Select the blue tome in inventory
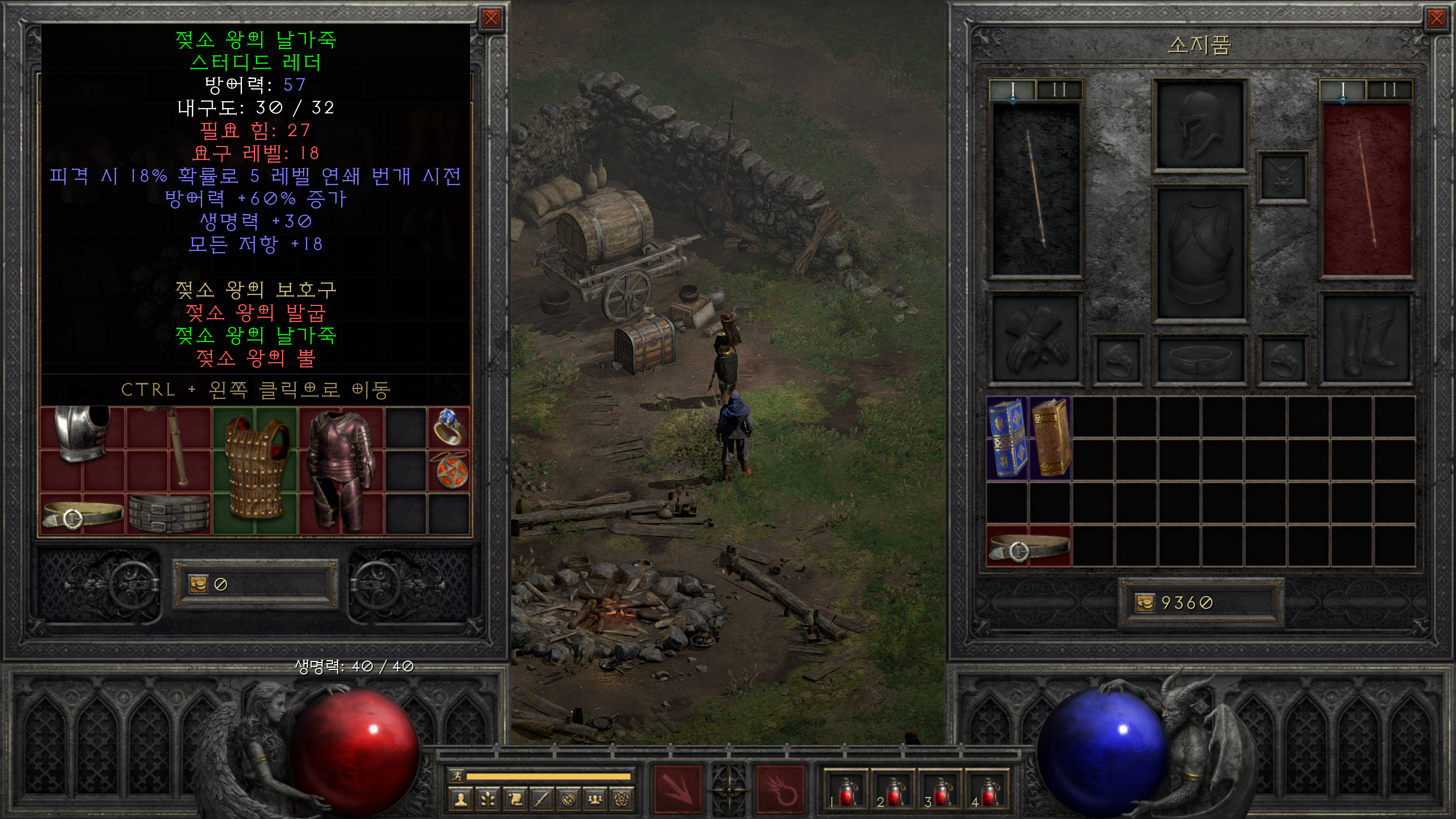This screenshot has height=819, width=1456. [1007, 438]
